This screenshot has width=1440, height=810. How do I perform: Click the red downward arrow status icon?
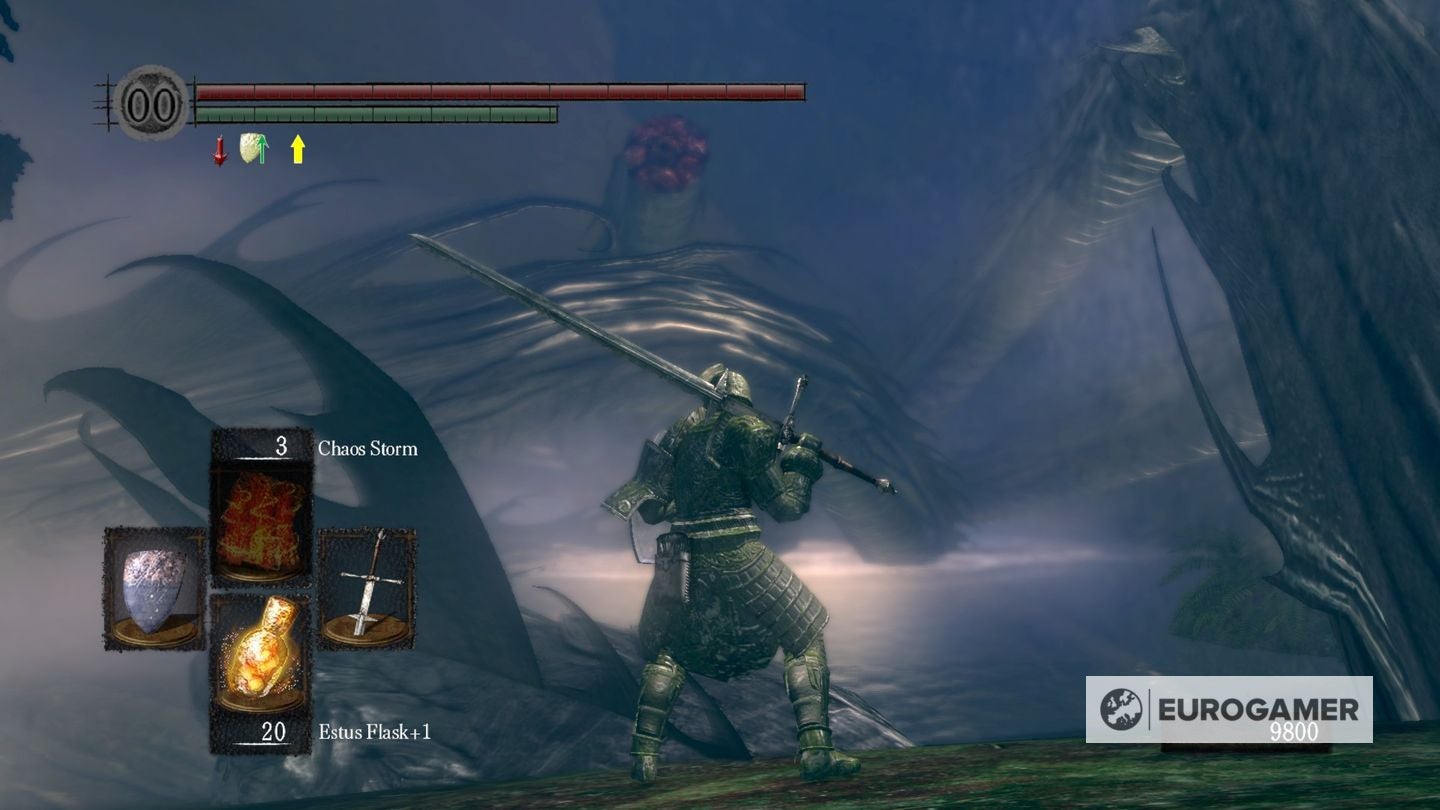[220, 151]
